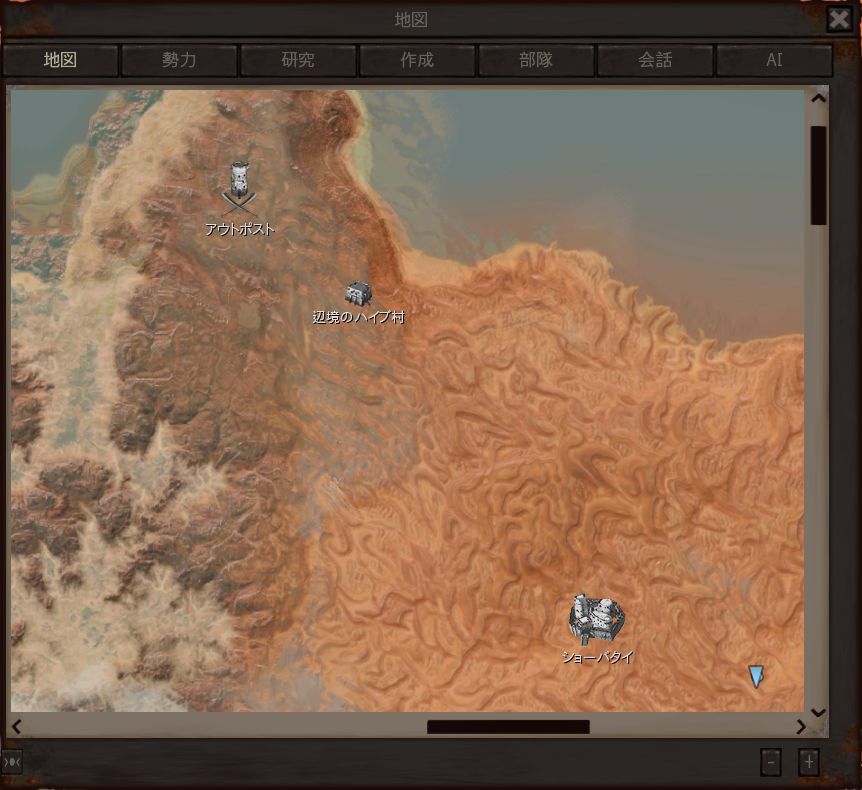This screenshot has height=790, width=862.
Task: Click the bottom-left window collapse button
Action: (x=12, y=762)
